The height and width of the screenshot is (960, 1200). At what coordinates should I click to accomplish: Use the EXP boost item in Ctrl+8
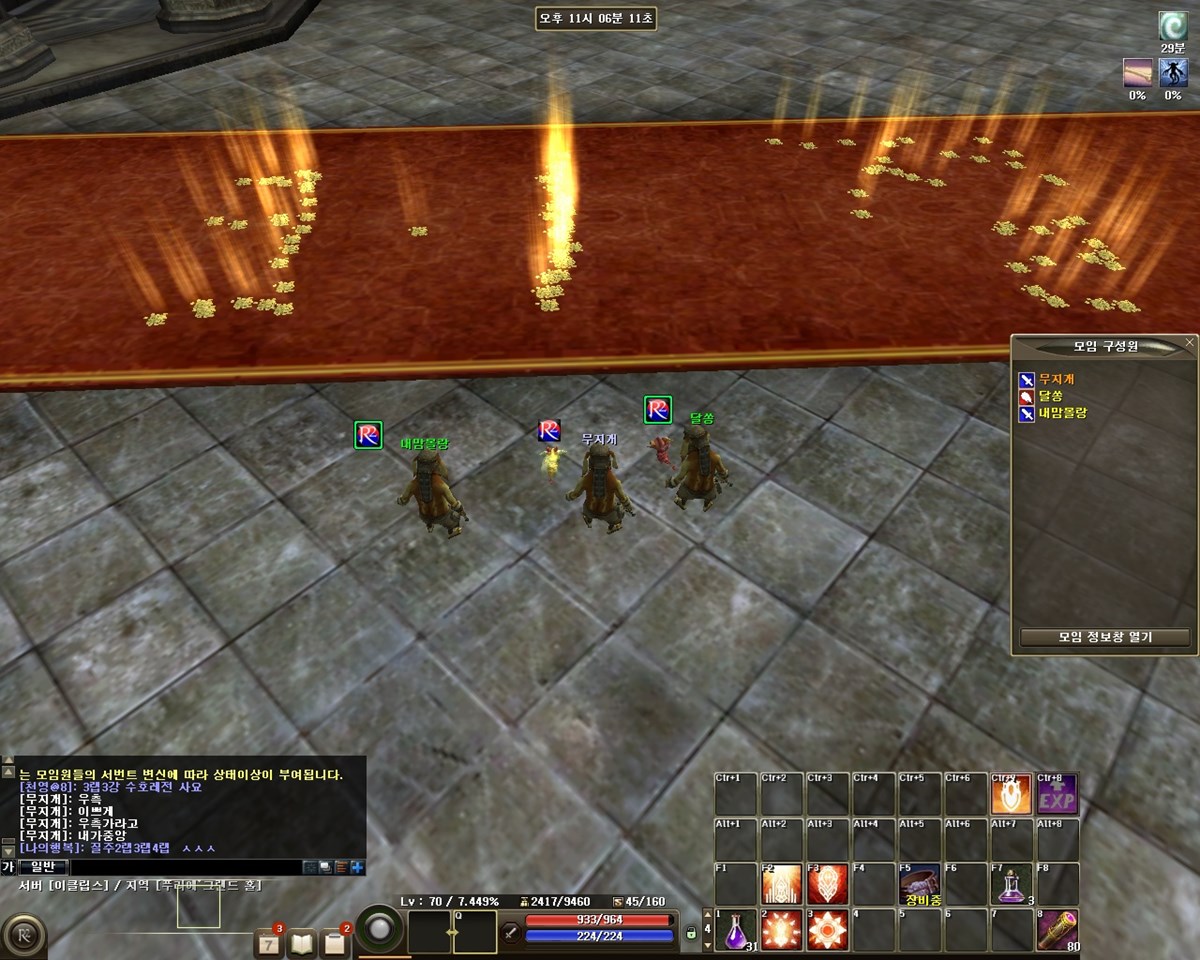pyautogui.click(x=1057, y=794)
